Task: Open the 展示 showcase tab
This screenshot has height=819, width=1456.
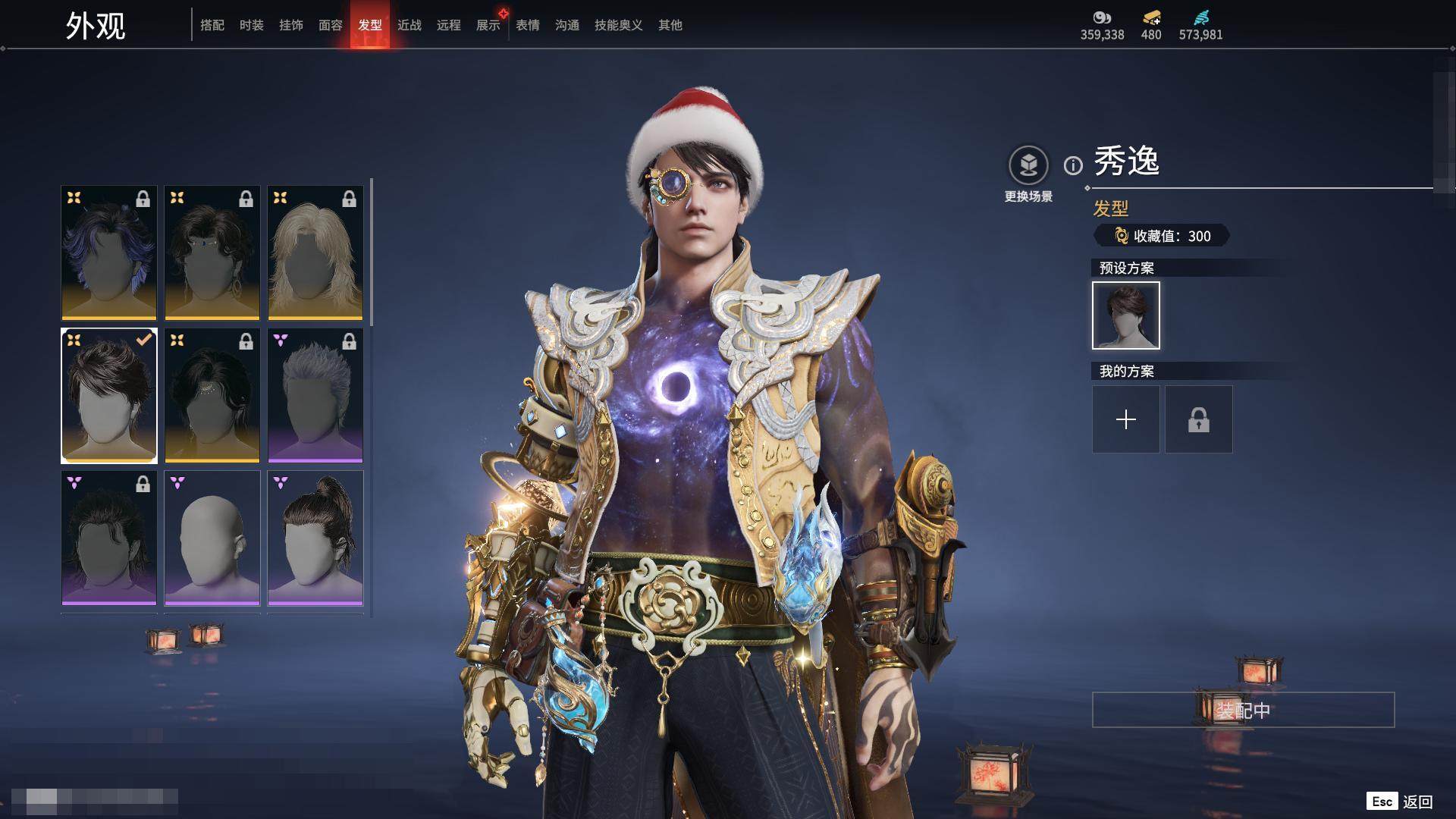Action: point(488,25)
